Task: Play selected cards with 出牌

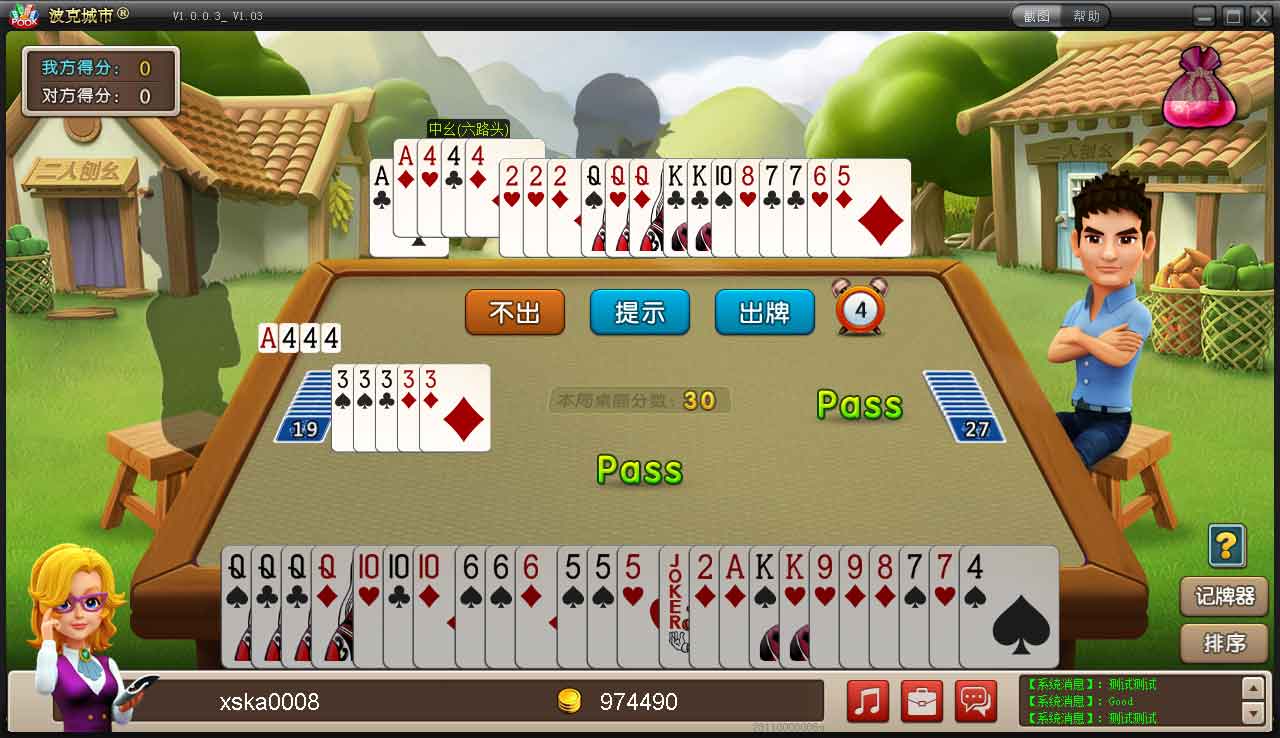Action: click(x=764, y=312)
